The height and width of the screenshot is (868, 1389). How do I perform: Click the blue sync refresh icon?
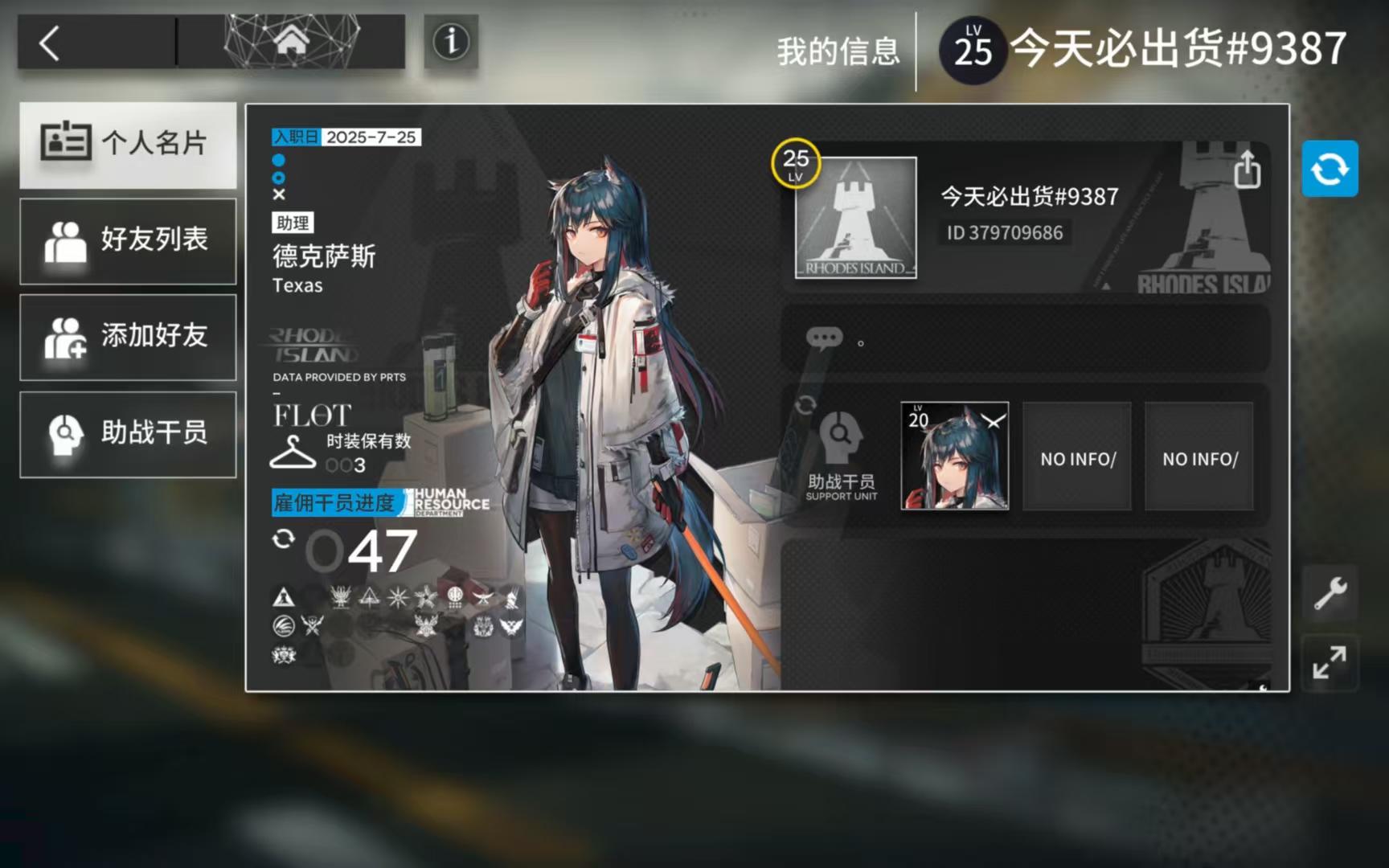(1330, 168)
